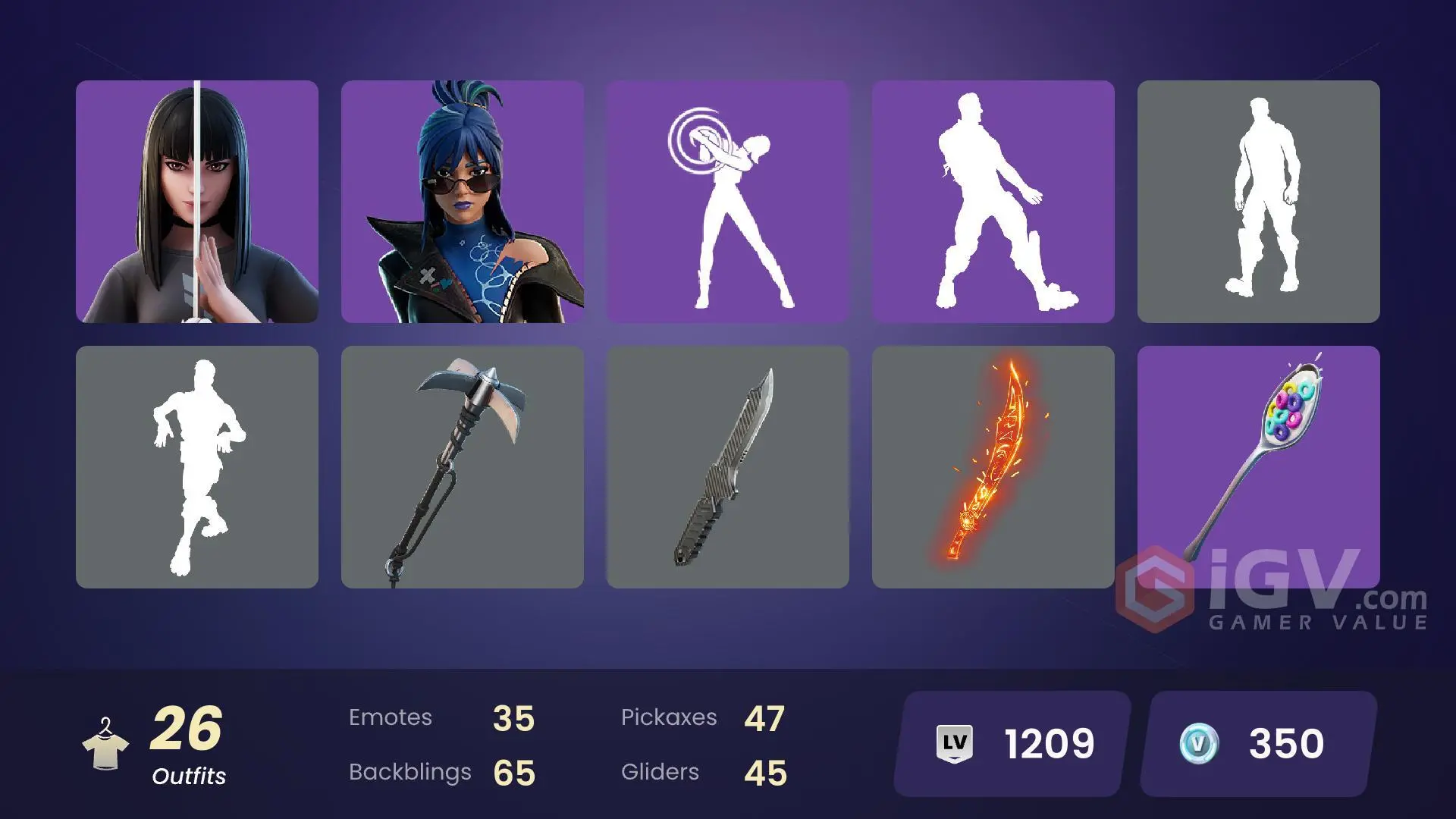Image resolution: width=1456 pixels, height=819 pixels.
Task: Select the shirt Outfits icon
Action: pos(106,743)
